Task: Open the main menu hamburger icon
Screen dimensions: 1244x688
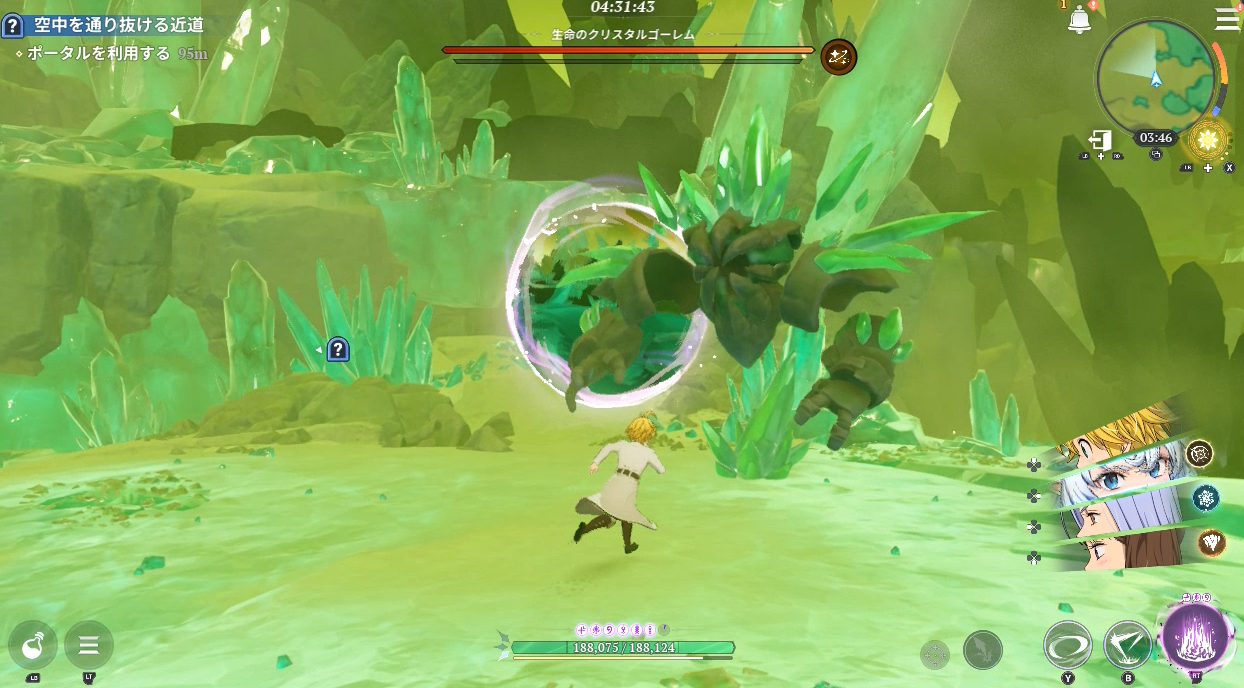Action: (x=1227, y=19)
